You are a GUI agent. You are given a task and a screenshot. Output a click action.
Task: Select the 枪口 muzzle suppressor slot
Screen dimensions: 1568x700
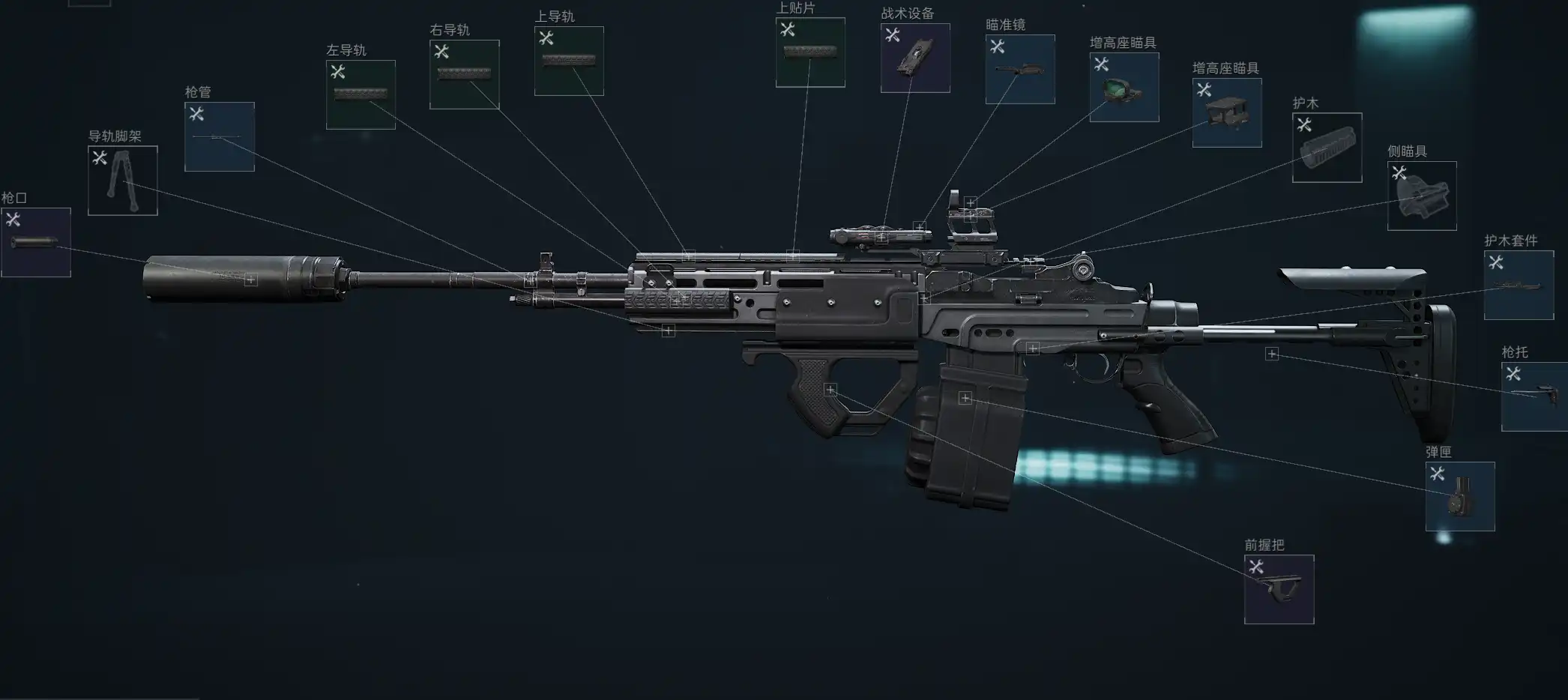(36, 242)
